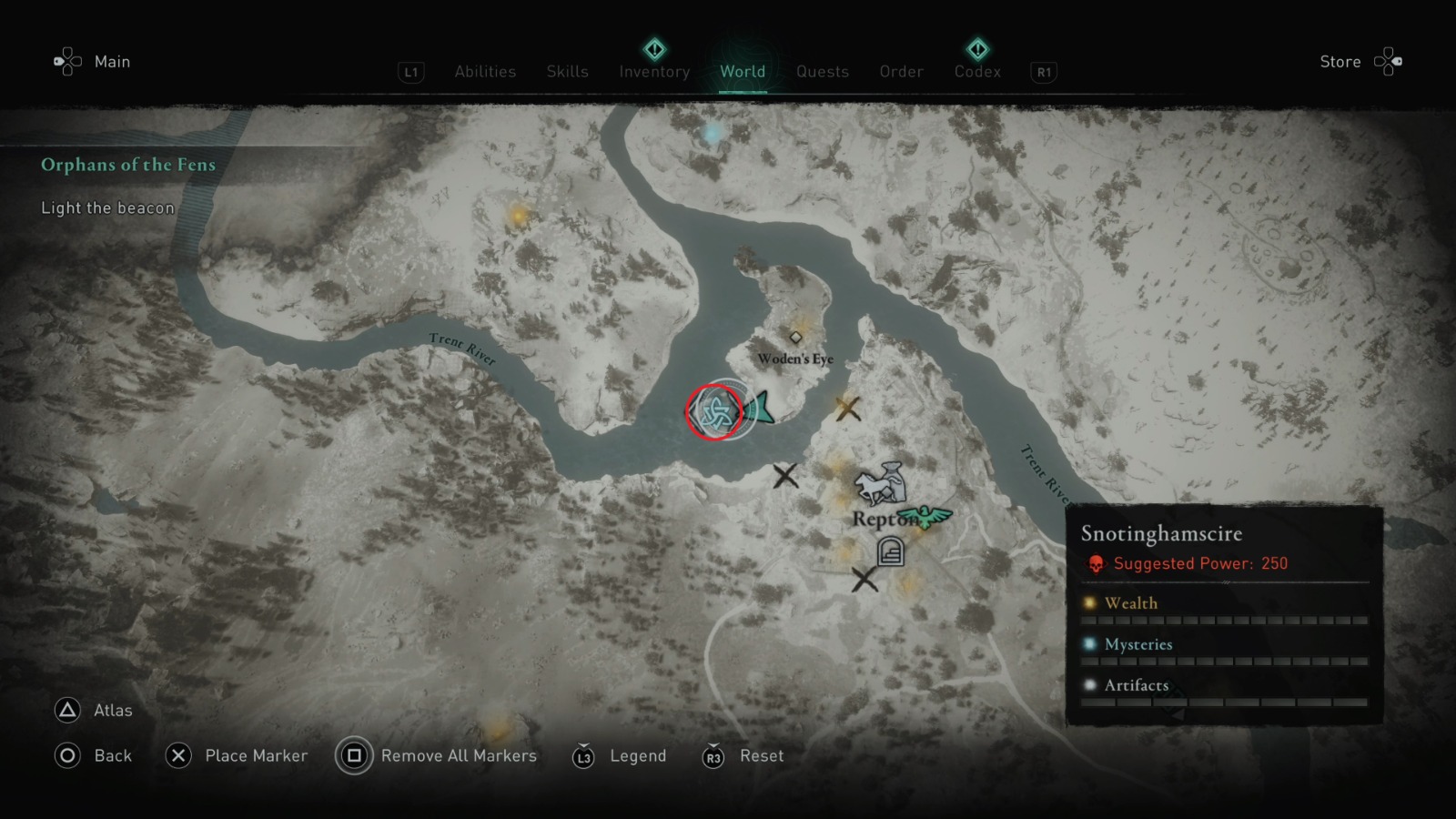Click the diamond icon above Codex

click(x=976, y=48)
